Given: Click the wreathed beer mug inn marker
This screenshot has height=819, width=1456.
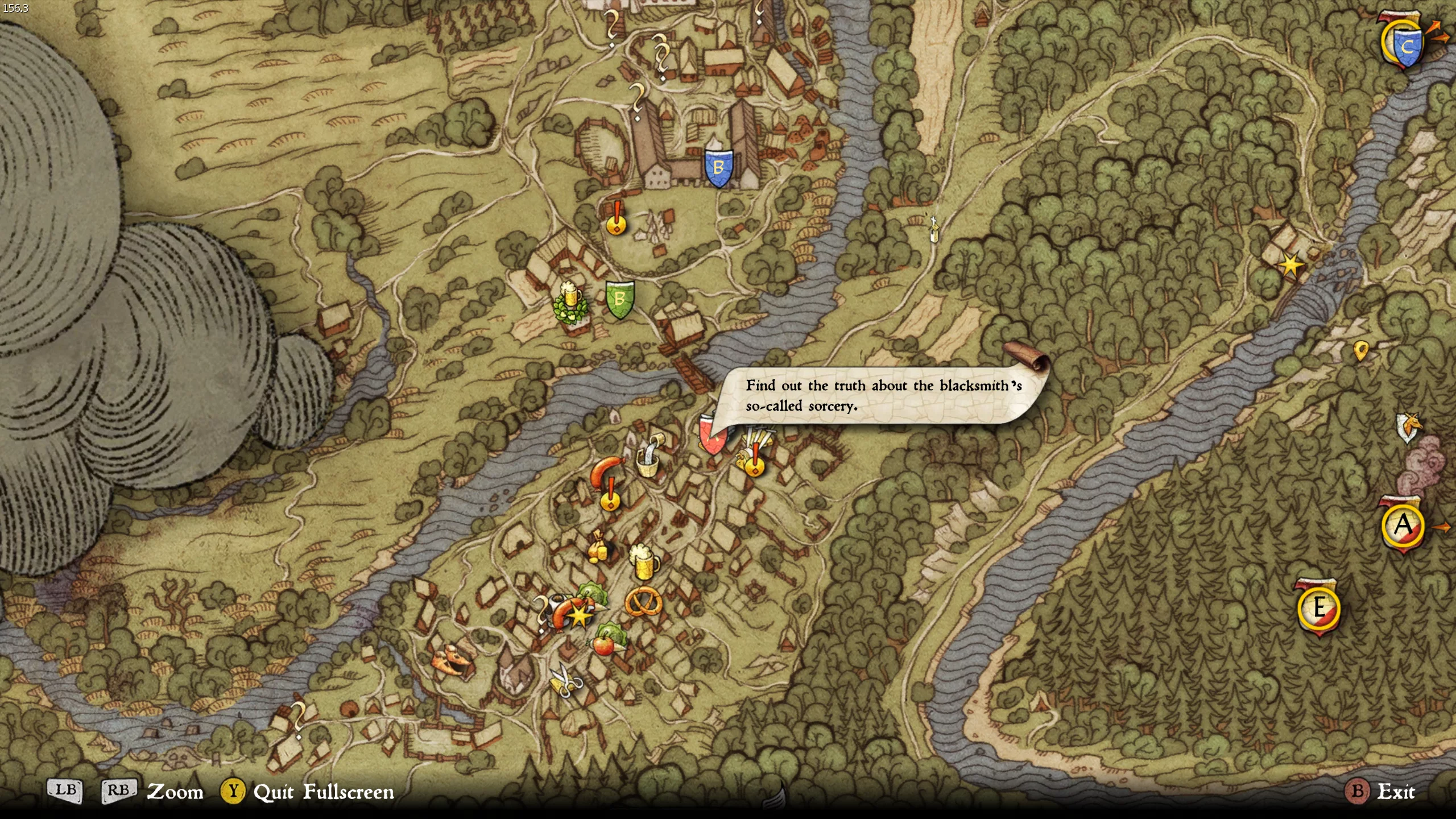Looking at the screenshot, I should [x=570, y=303].
